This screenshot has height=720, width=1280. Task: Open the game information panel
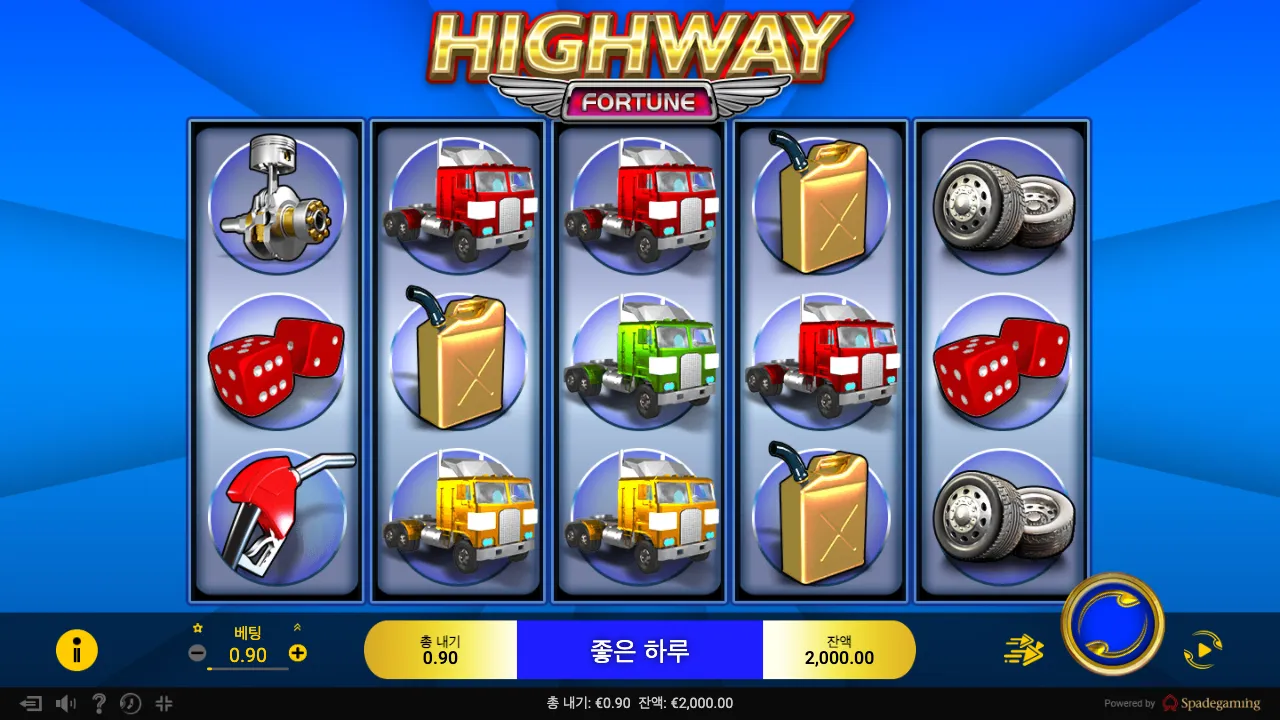pyautogui.click(x=77, y=649)
